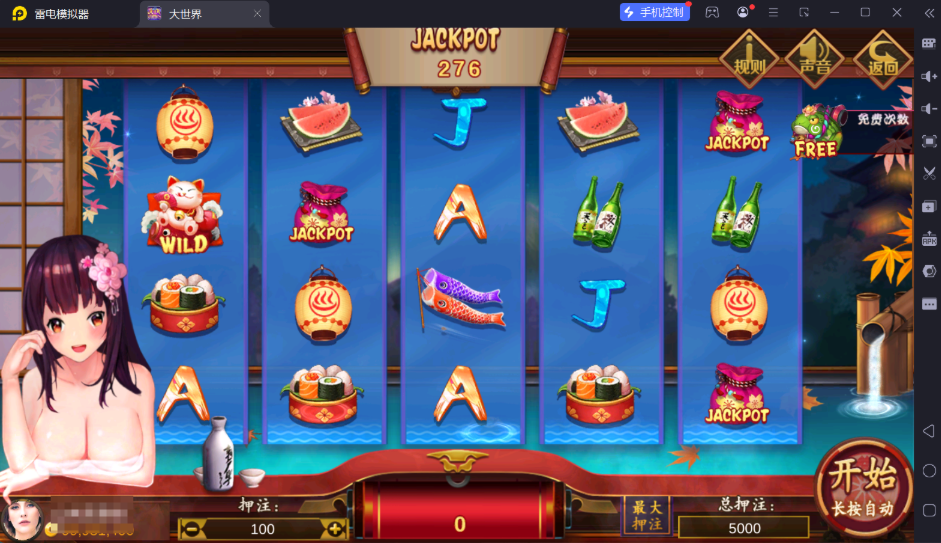Decrease the bet with the minus button
941x543 pixels.
189,528
